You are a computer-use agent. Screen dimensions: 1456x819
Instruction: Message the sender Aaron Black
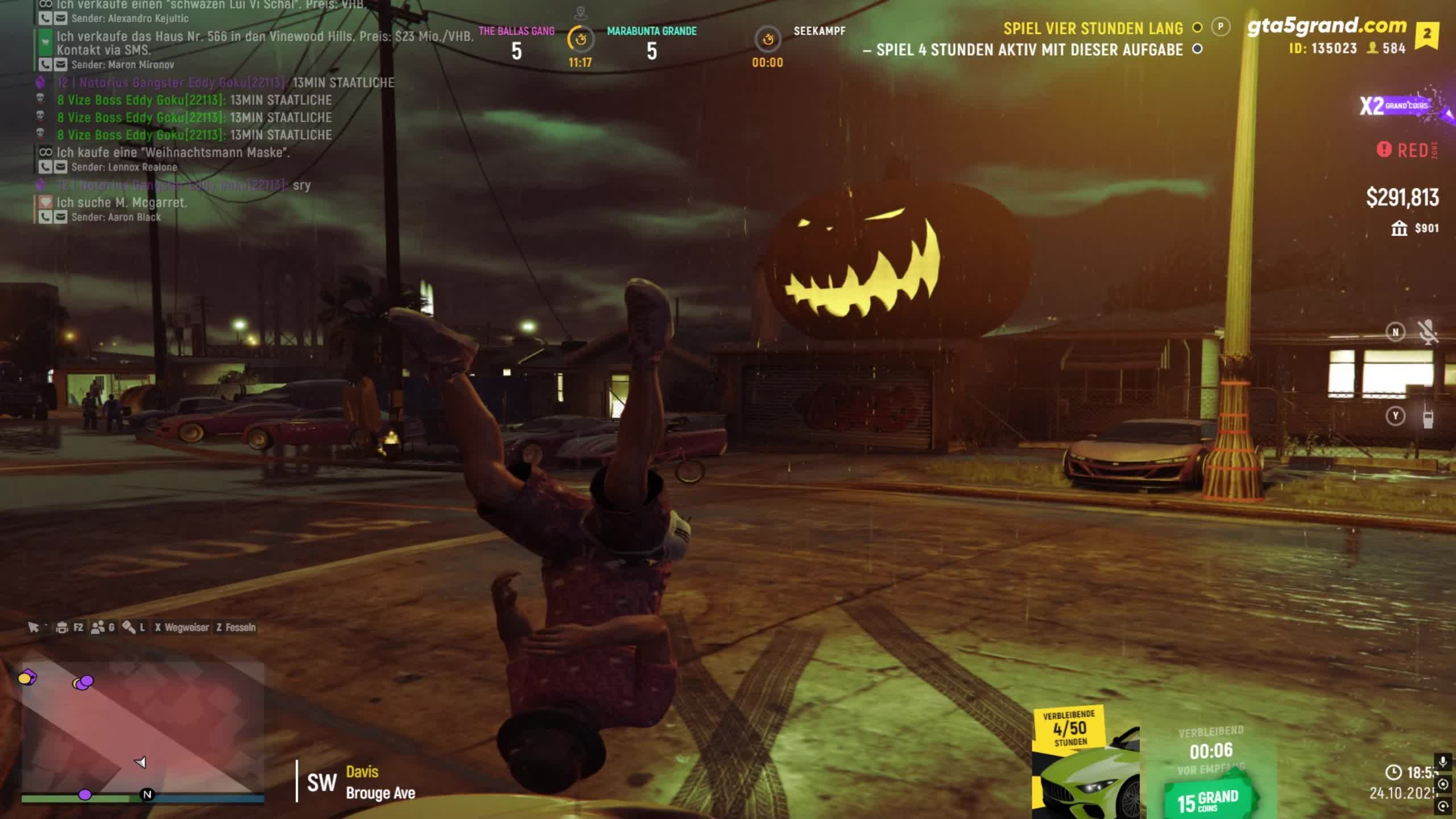[60, 217]
